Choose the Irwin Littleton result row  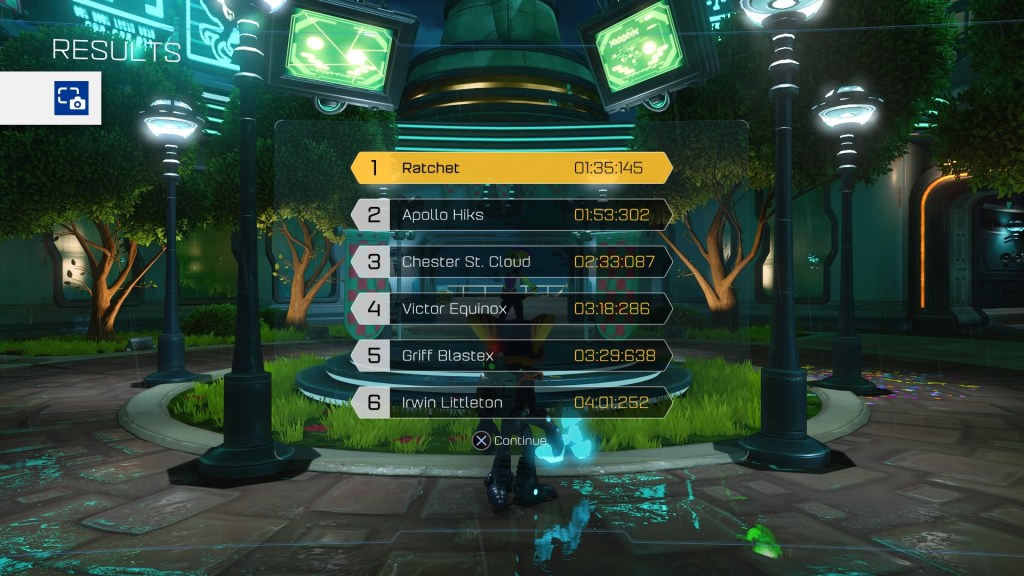click(x=511, y=403)
